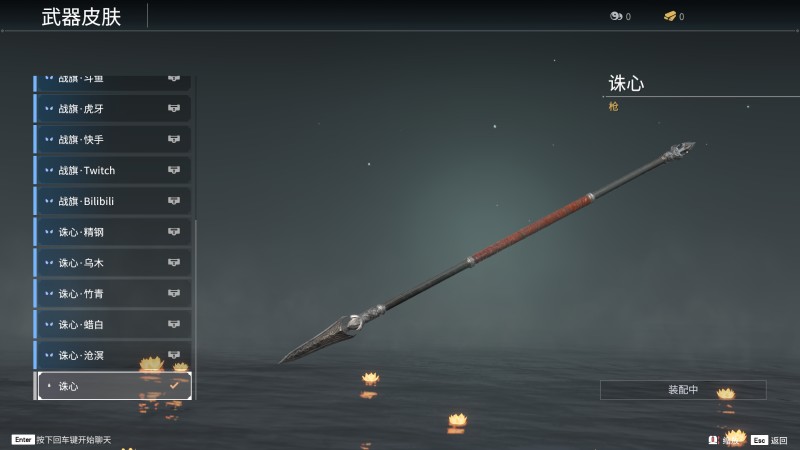Click the 返回 back label
The height and width of the screenshot is (450, 800).
(x=779, y=440)
